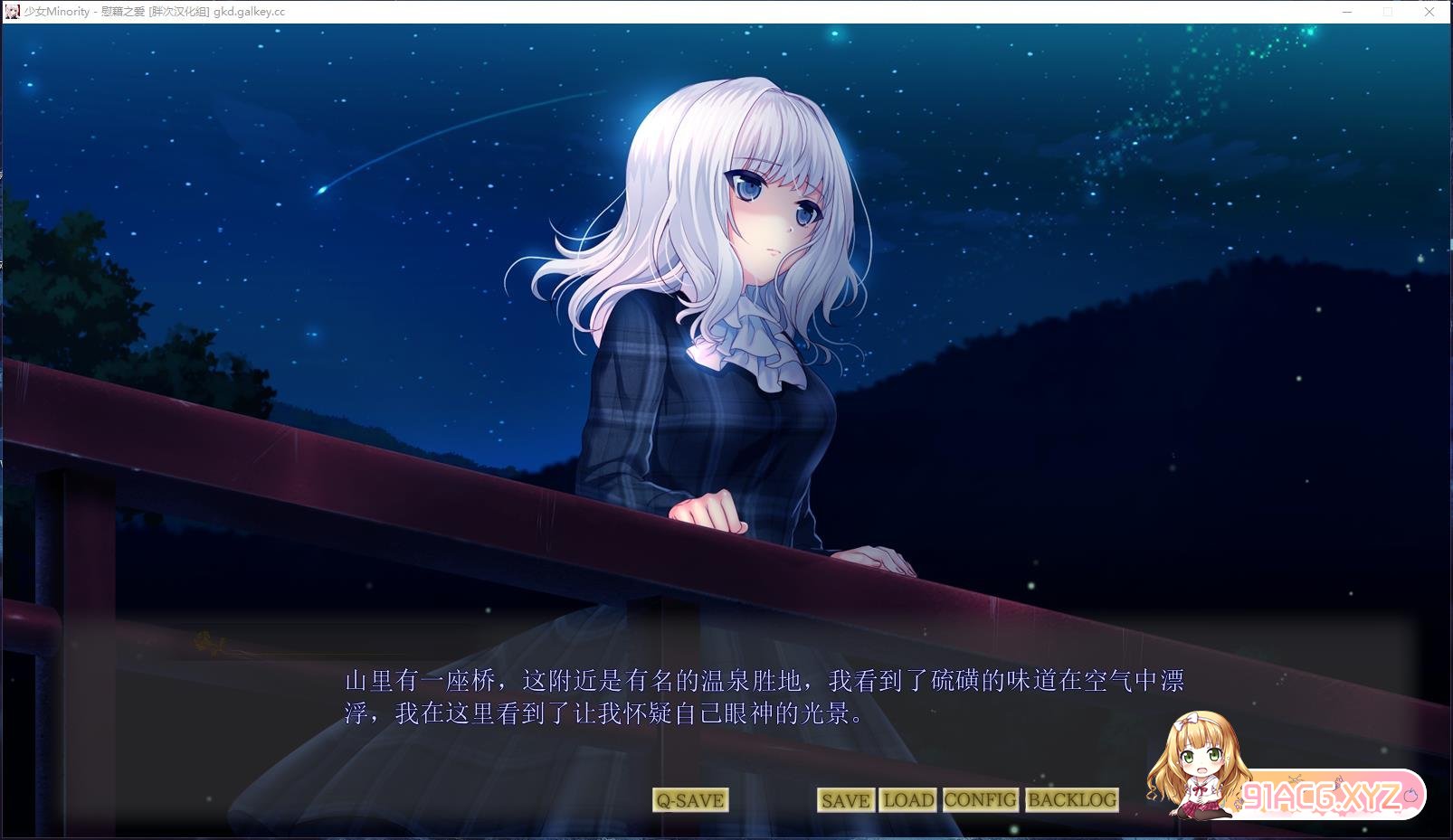1453x840 pixels.
Task: Click the game icon in the title bar
Action: [11, 12]
